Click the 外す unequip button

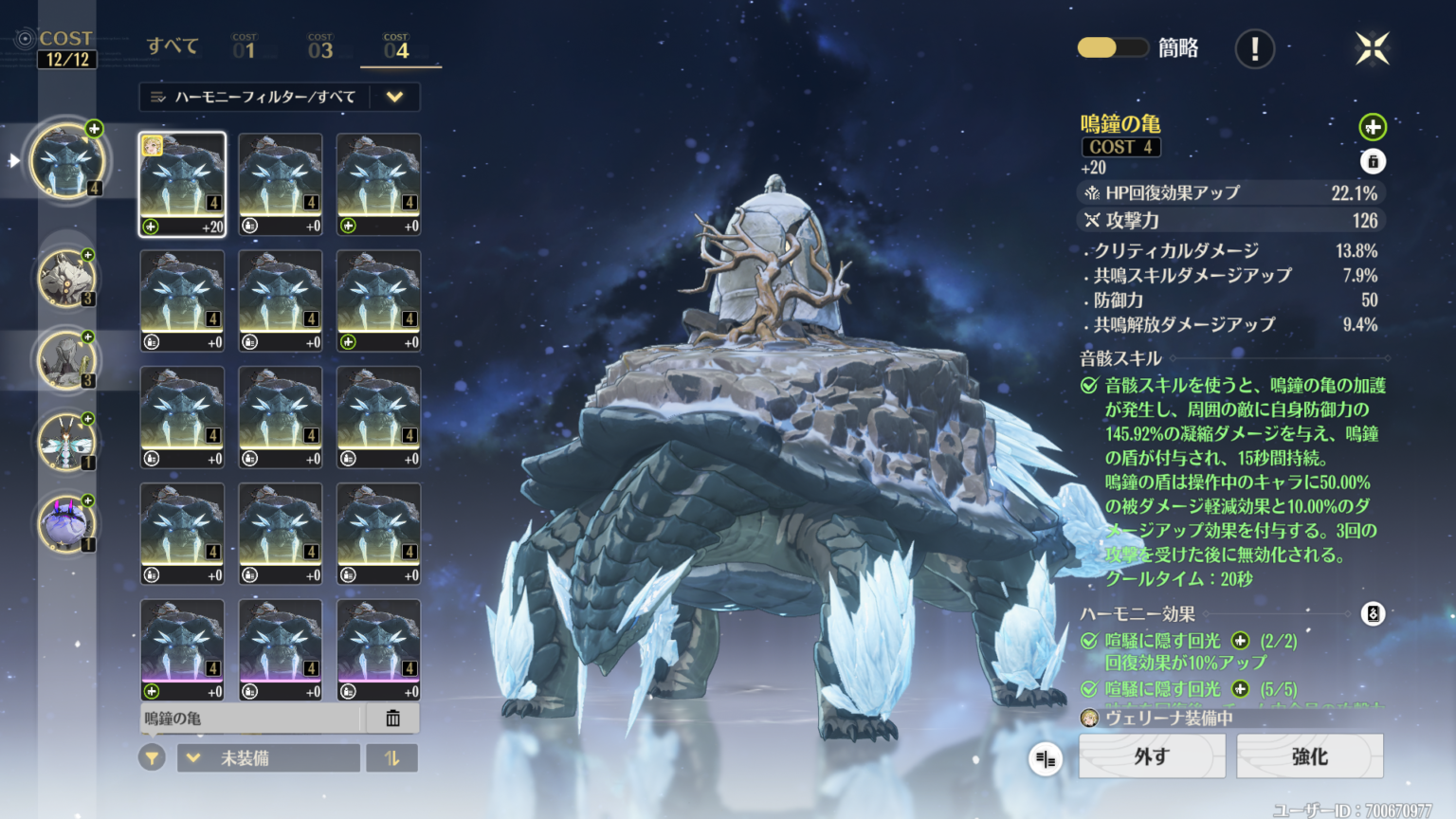1152,756
